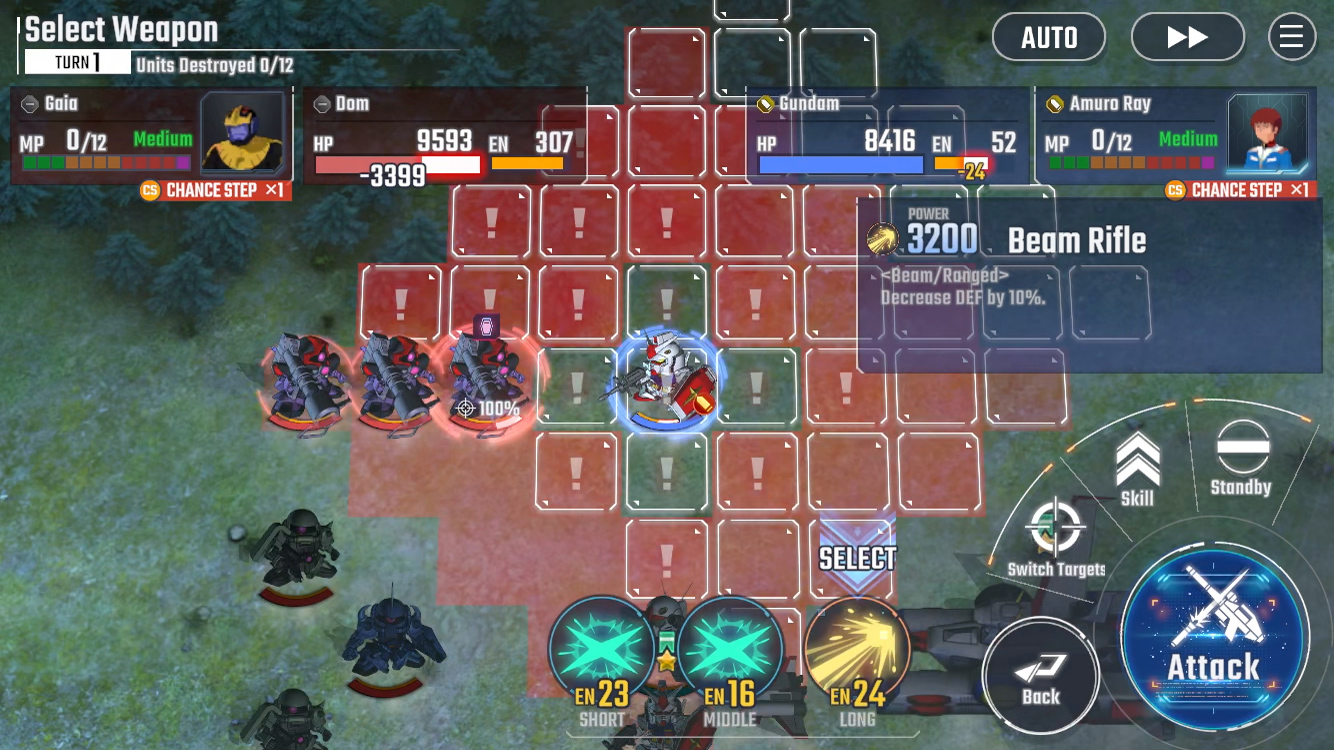Click Gaia's CHANCE STEP x1 badge
1334x750 pixels.
213,190
